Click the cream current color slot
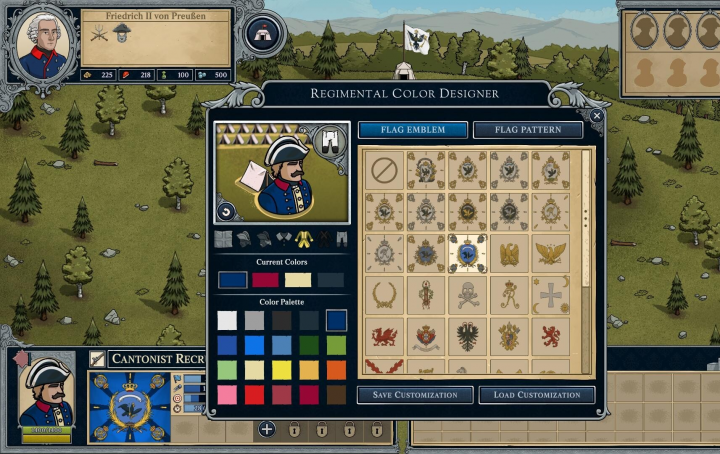Image resolution: width=720 pixels, height=454 pixels. 298,280
